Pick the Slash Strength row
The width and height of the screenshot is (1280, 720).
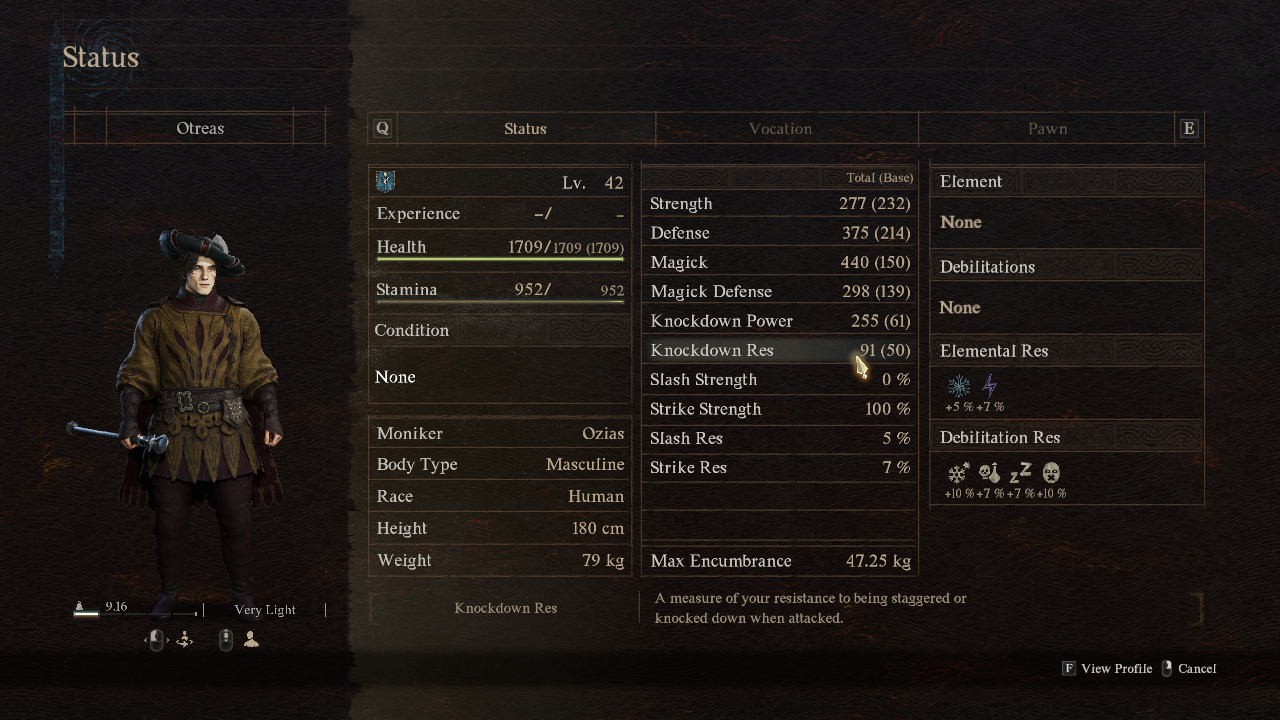[780, 380]
